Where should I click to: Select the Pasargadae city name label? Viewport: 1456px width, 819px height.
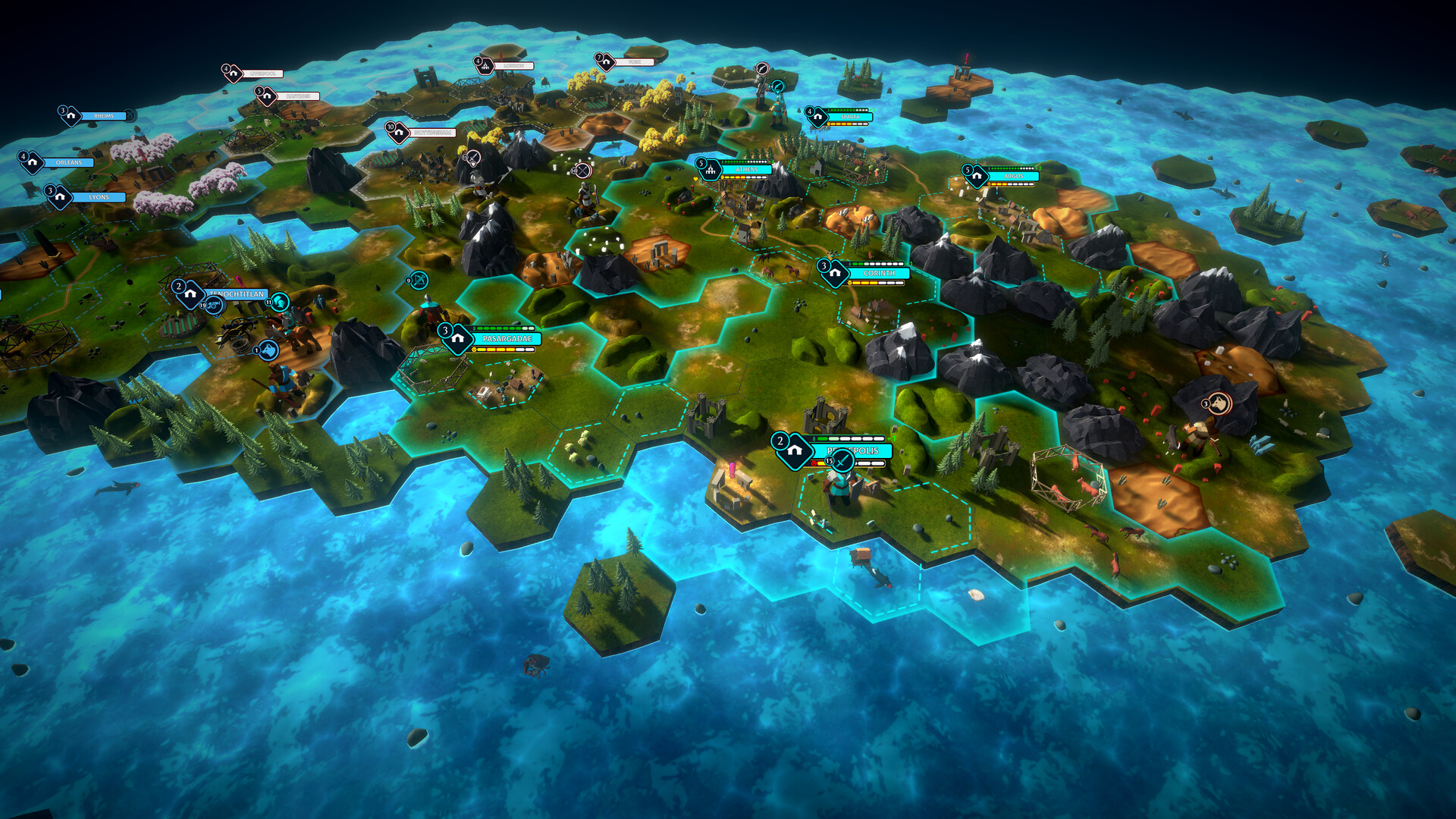pos(507,338)
